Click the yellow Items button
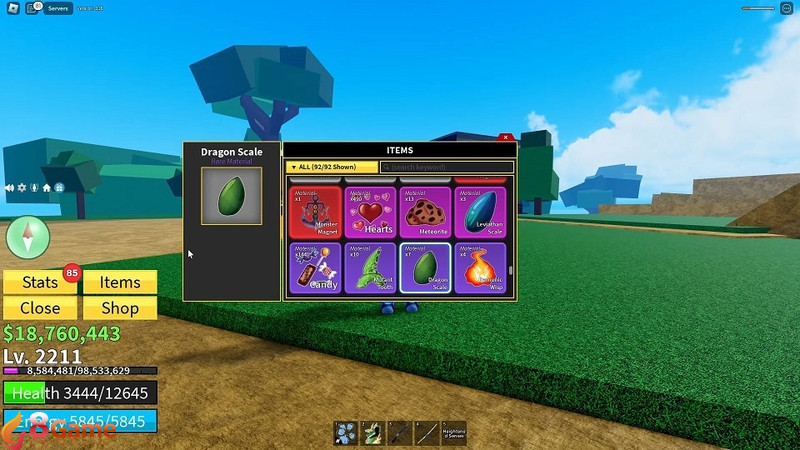800x450 pixels. (120, 283)
